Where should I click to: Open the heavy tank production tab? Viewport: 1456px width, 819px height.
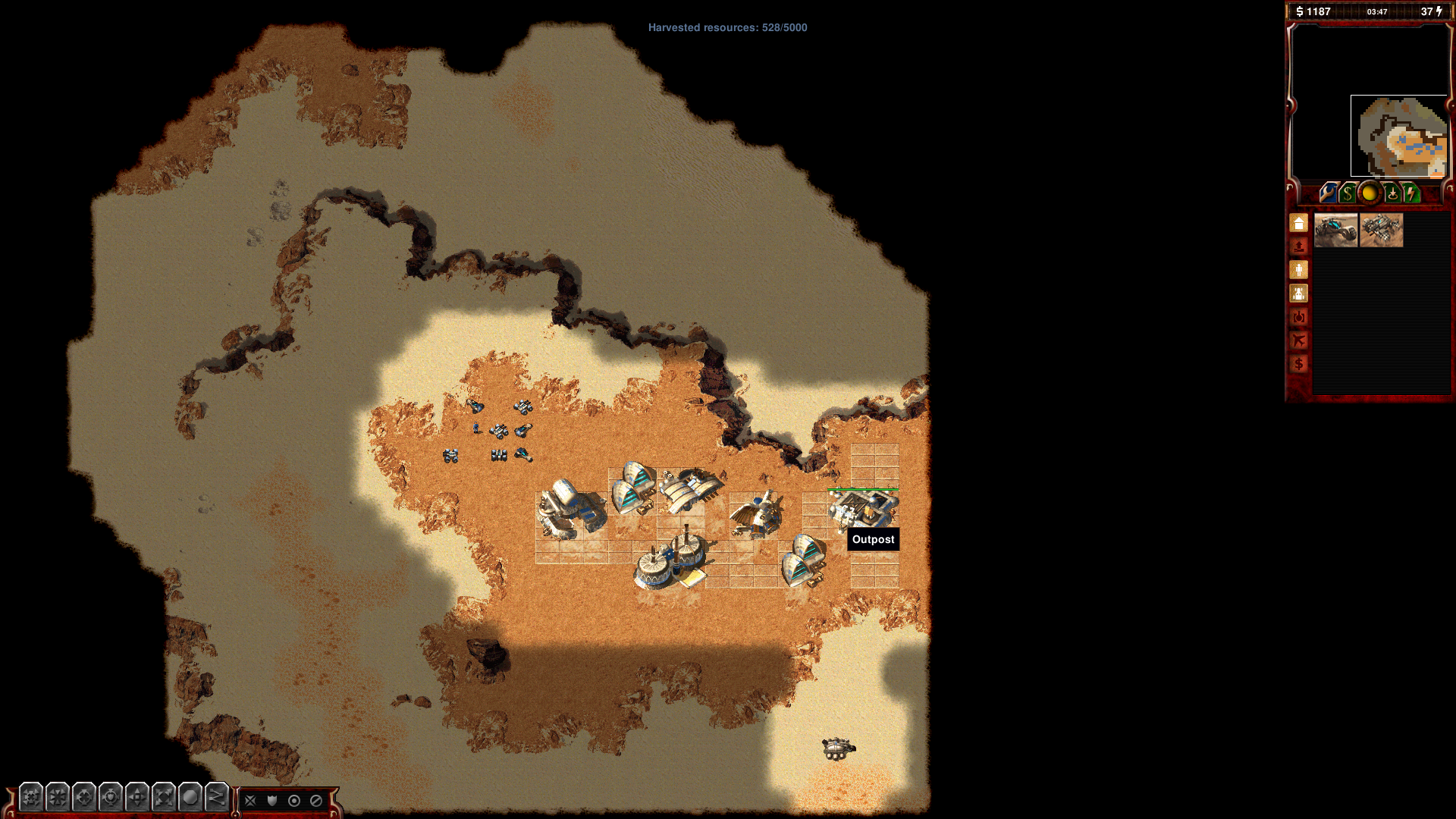(1299, 317)
